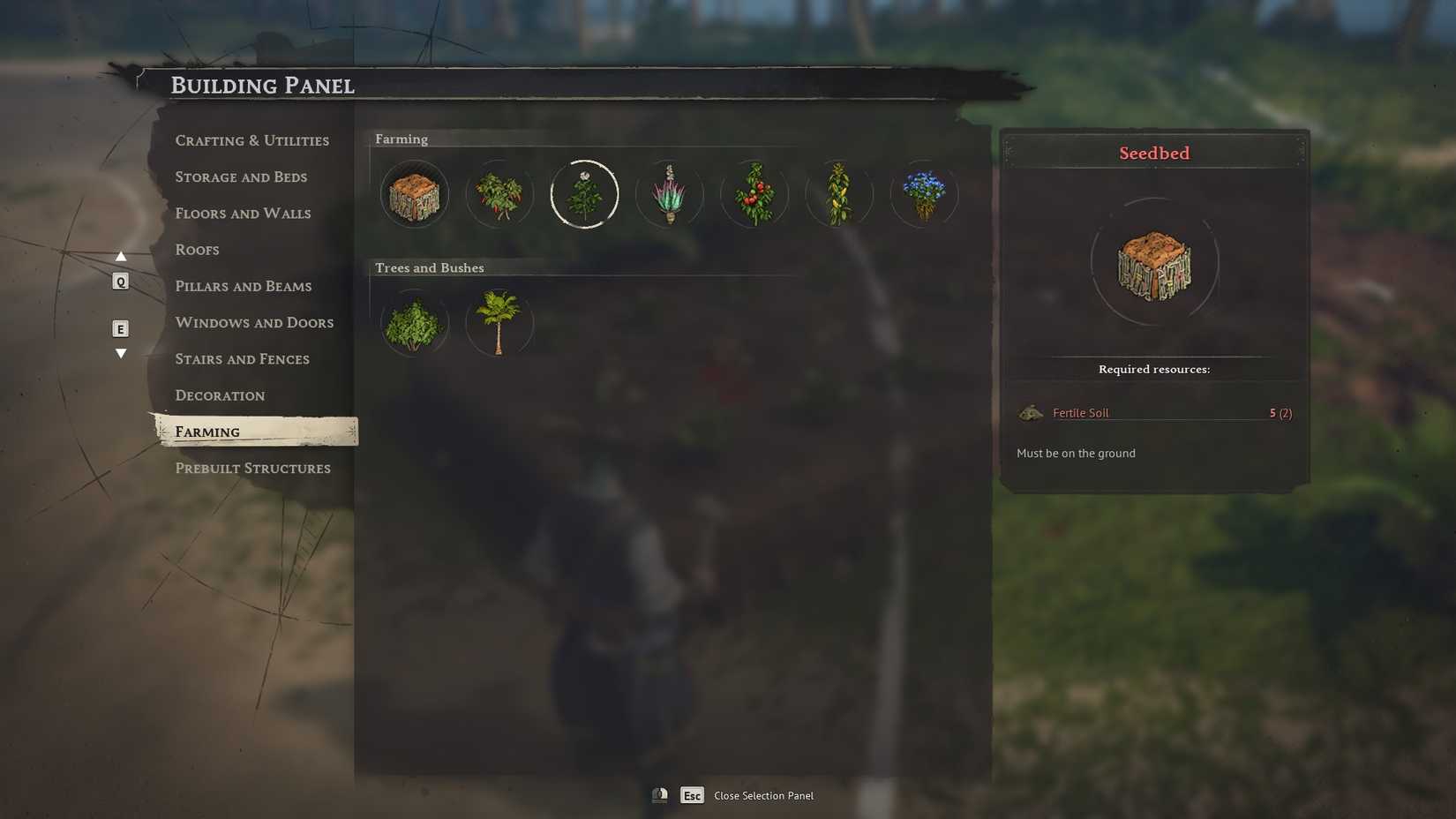Select the circled cotton plant icon
Screen dimensions: 1456x819
coord(584,193)
